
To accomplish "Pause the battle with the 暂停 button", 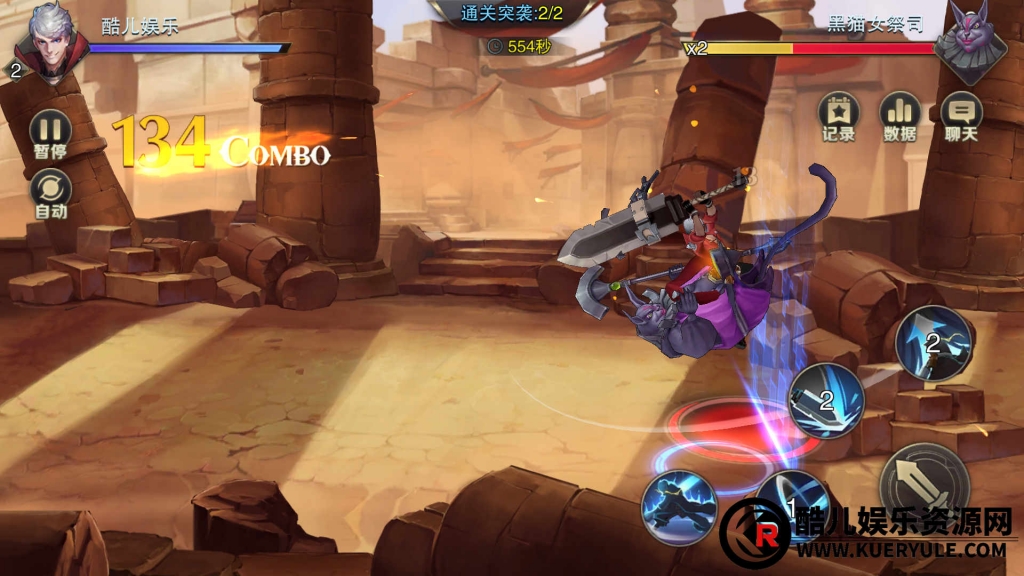I will [50, 131].
